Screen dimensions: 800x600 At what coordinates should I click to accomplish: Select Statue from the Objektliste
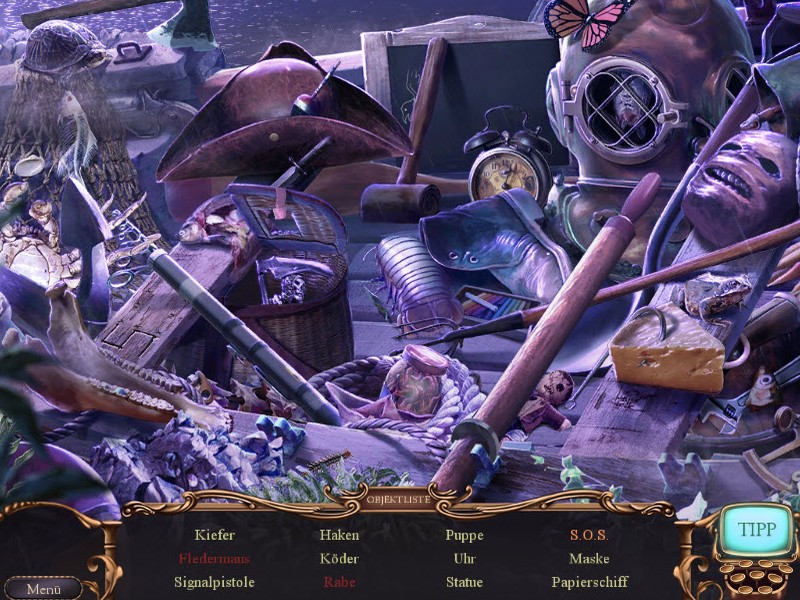(464, 582)
